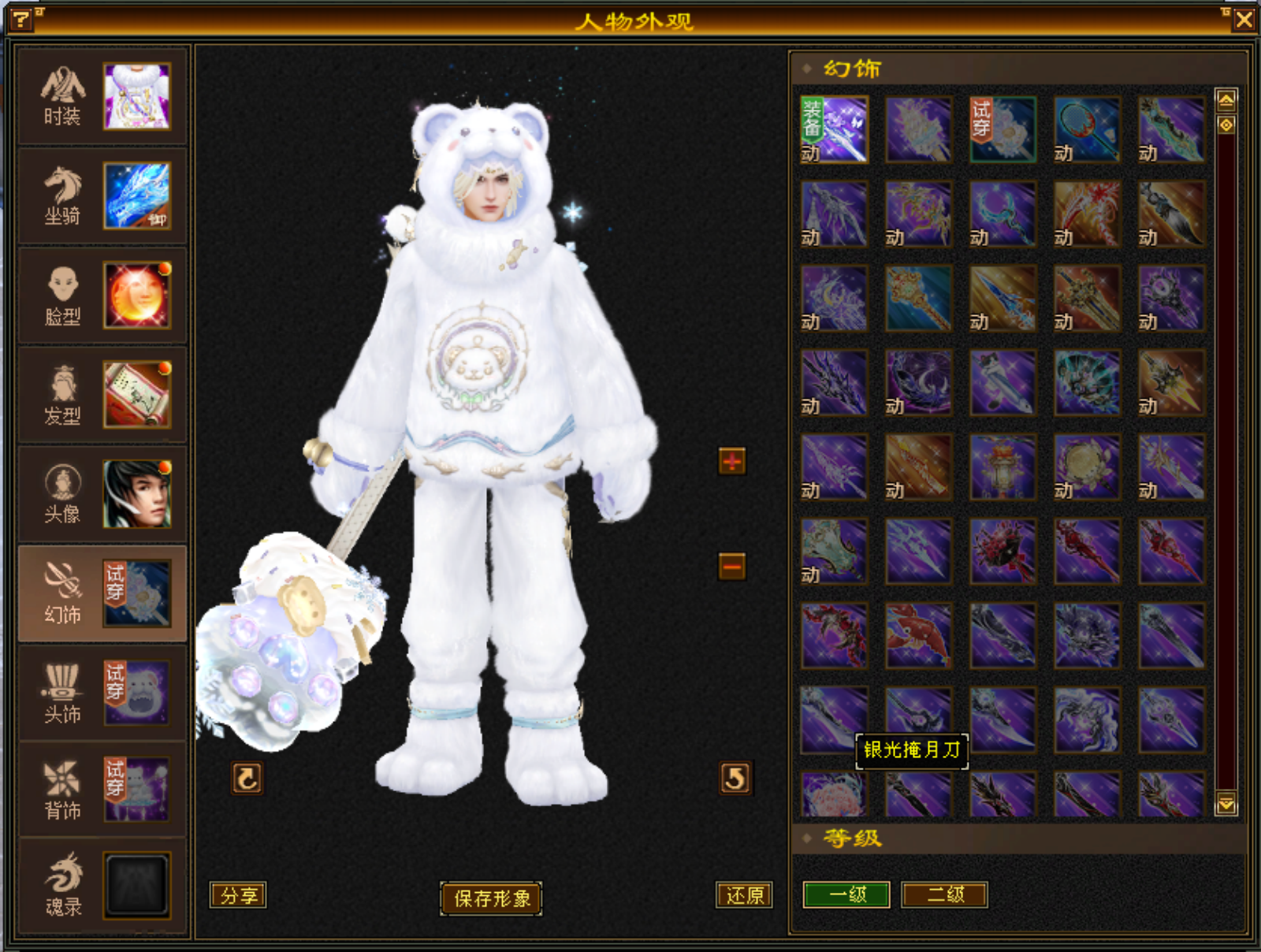Open the 坐骑 mount category

102,196
